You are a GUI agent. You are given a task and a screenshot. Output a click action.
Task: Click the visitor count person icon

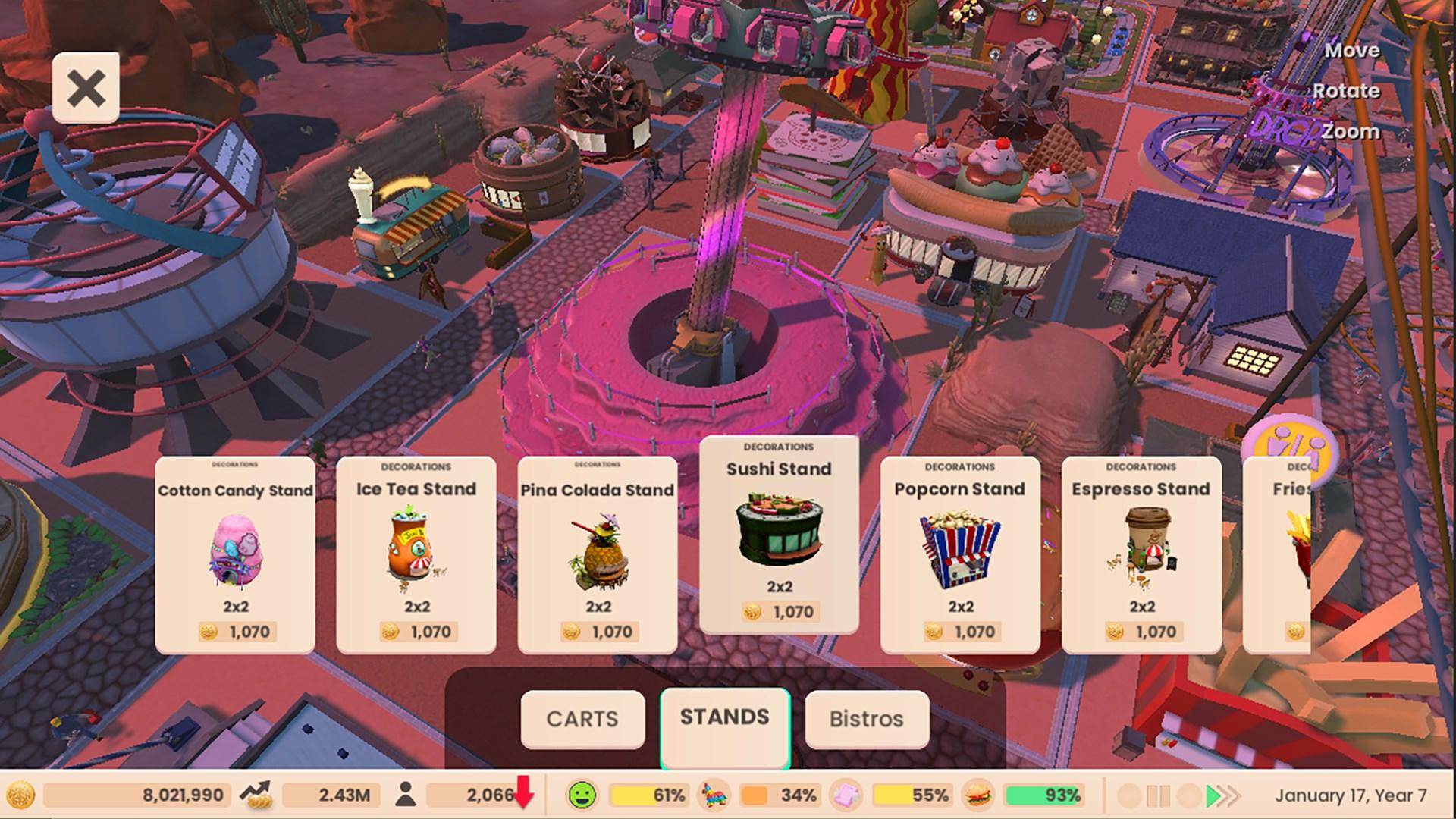[x=406, y=795]
